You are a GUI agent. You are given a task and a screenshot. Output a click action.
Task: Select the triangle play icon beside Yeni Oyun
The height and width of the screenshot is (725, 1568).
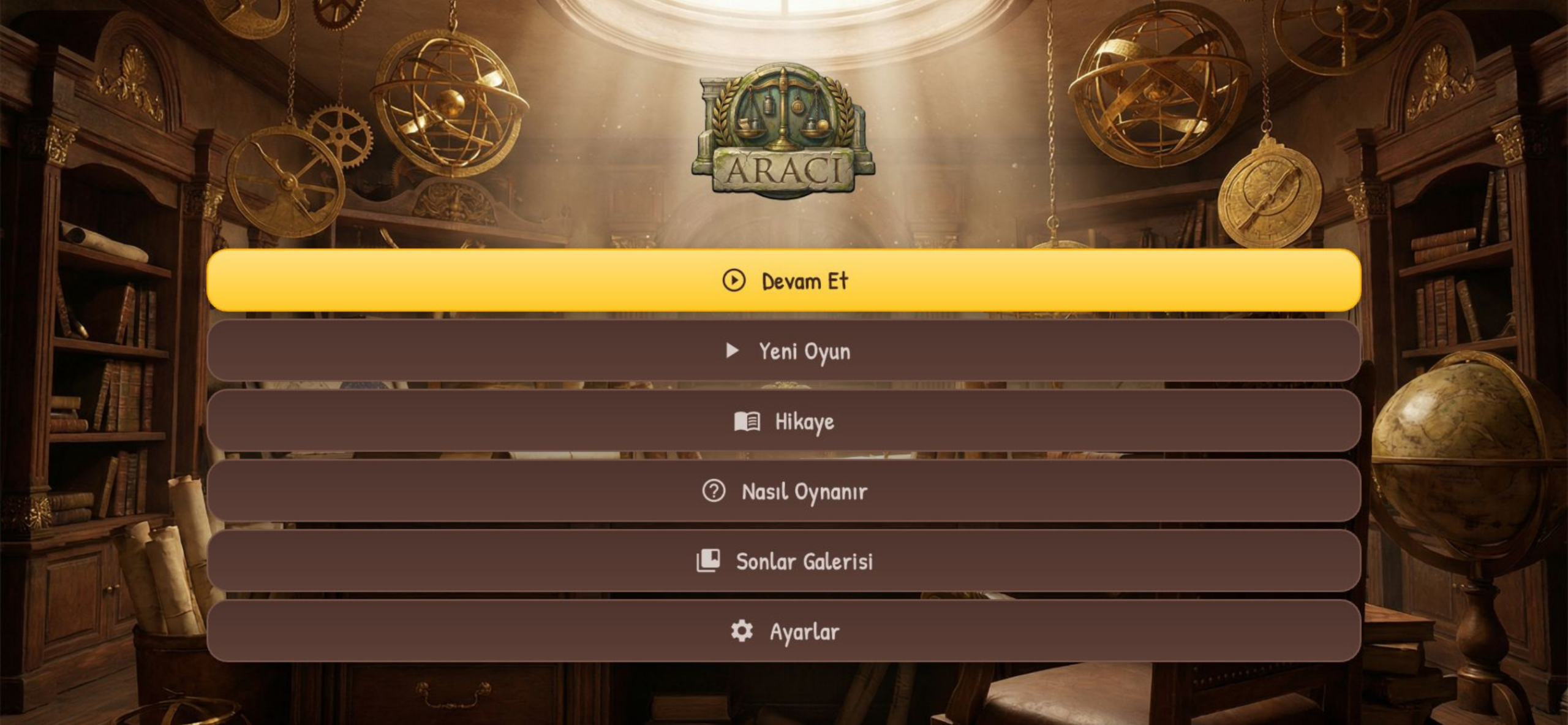733,351
